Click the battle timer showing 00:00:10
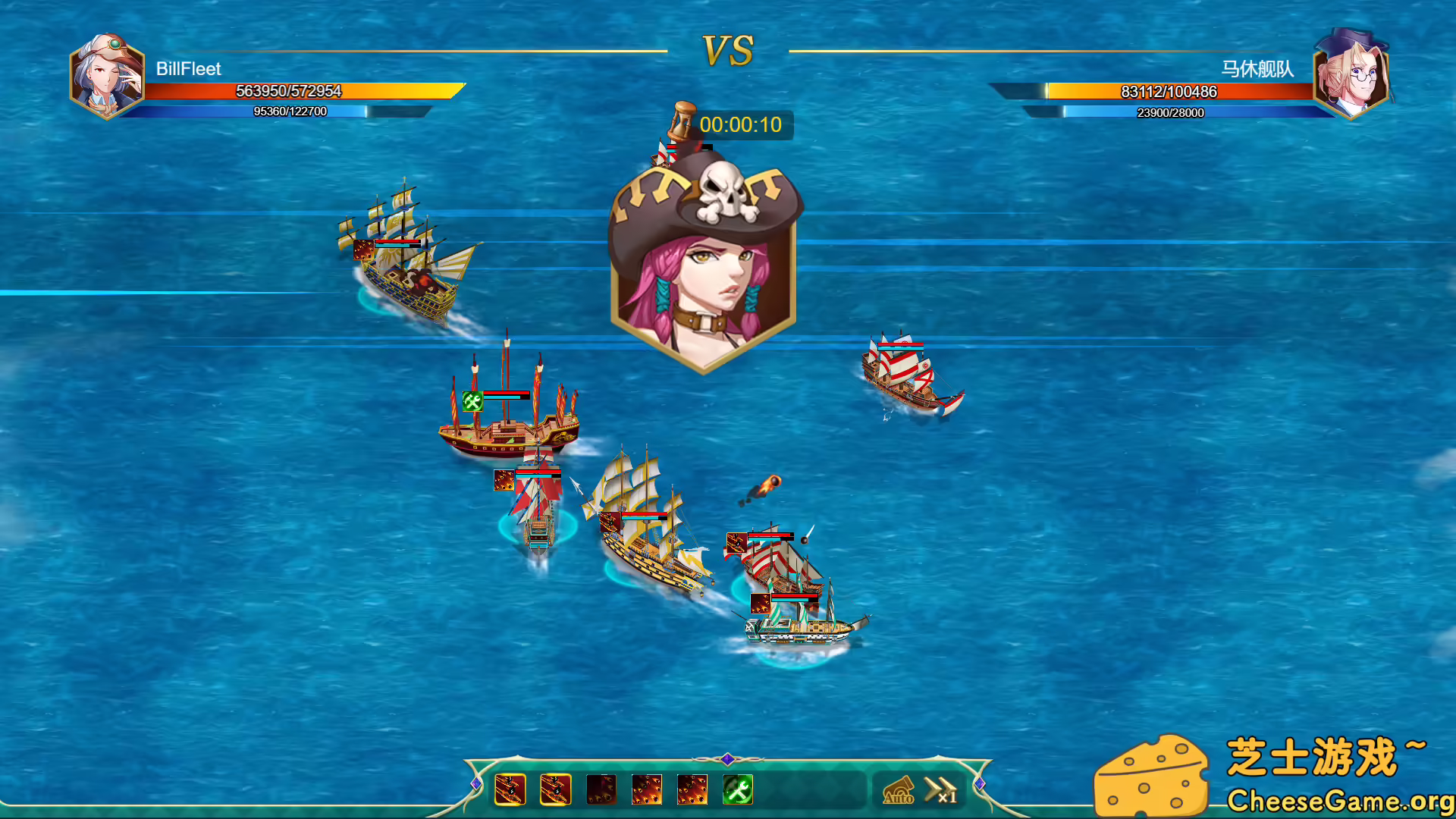The height and width of the screenshot is (819, 1456). click(741, 126)
